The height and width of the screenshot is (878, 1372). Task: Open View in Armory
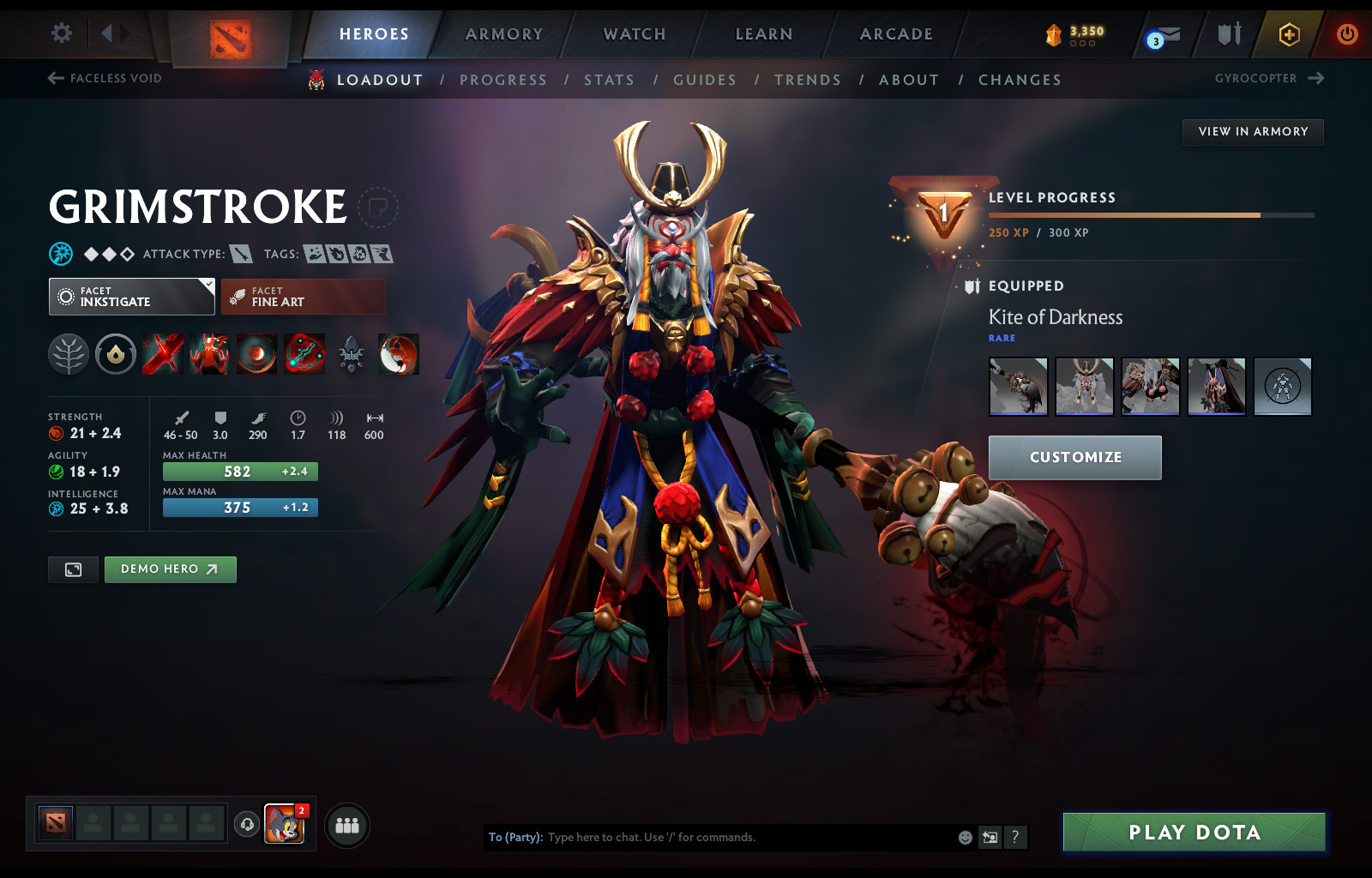[1253, 132]
